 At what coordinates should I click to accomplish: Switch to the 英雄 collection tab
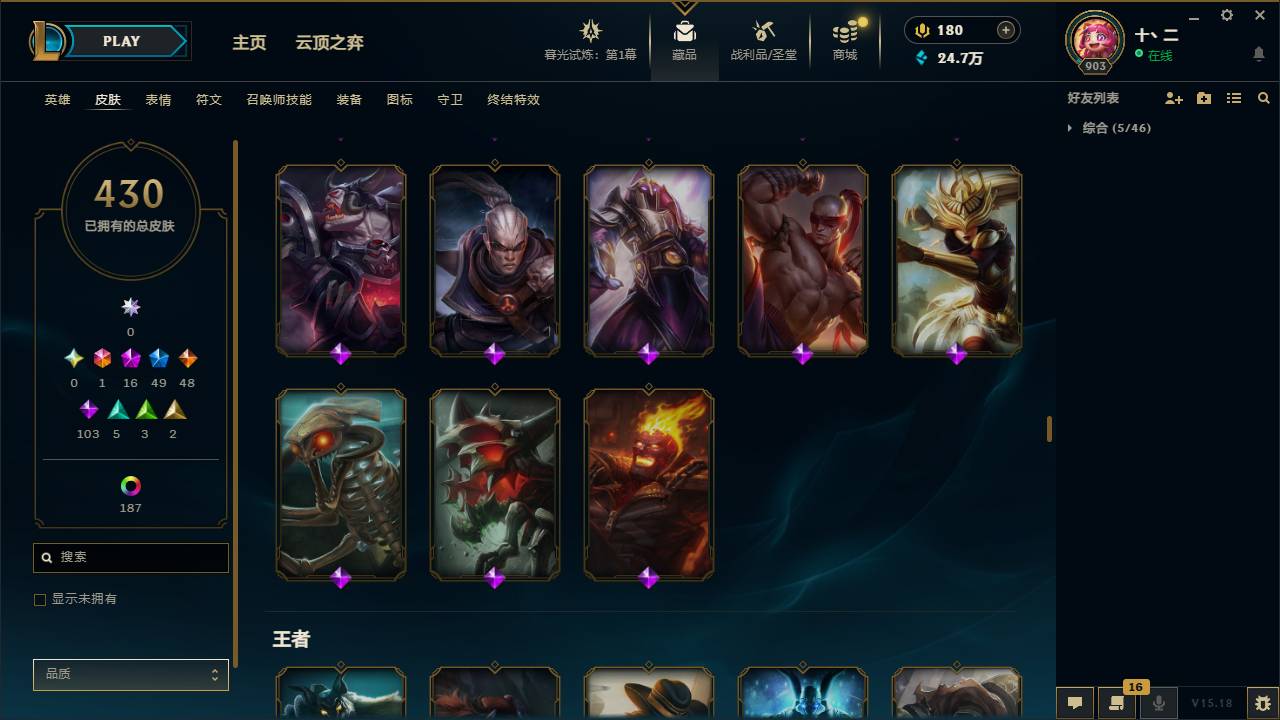click(x=57, y=100)
